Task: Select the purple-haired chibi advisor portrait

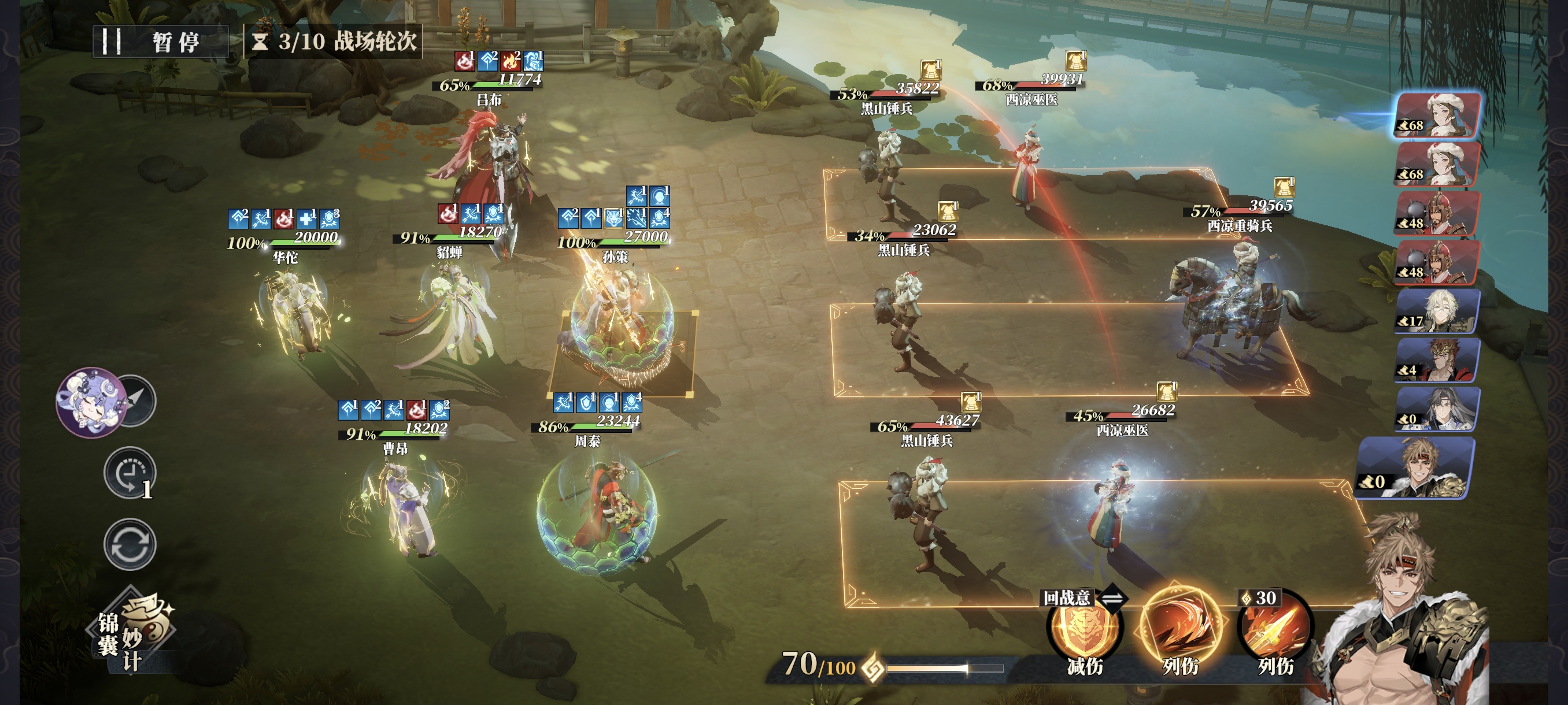Action: pos(90,402)
